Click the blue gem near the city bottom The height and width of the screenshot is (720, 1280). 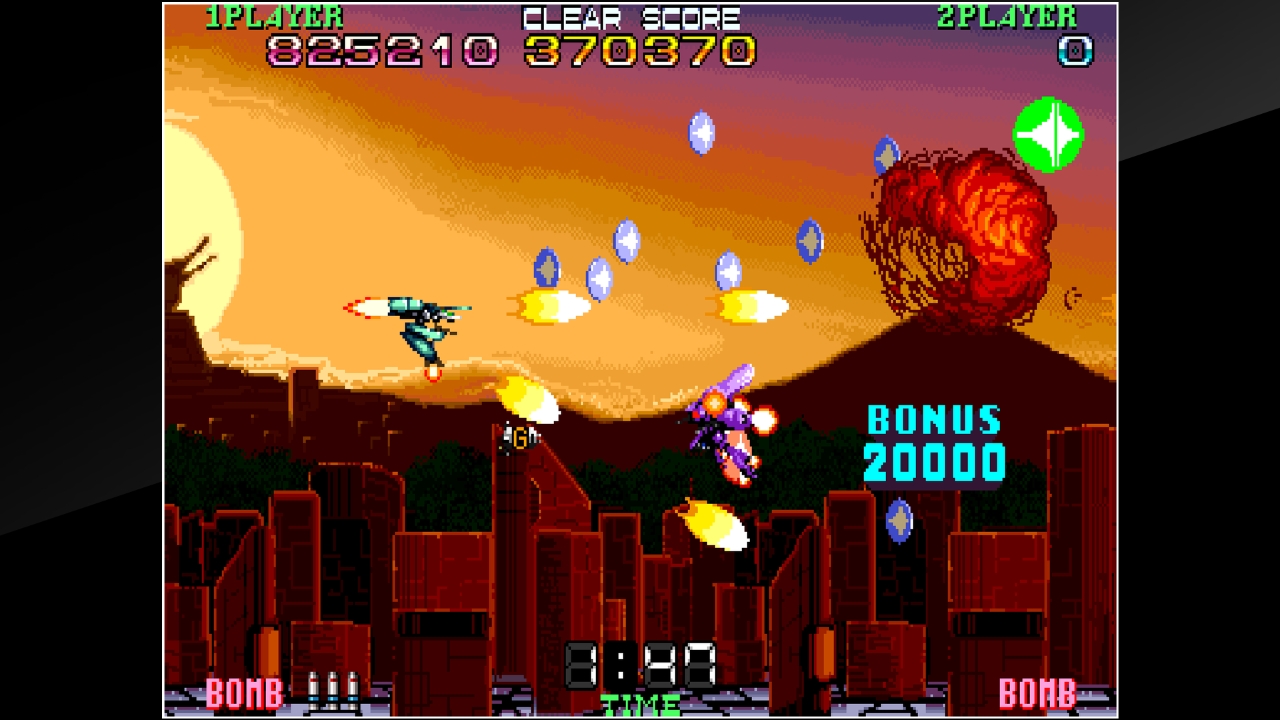coord(900,521)
